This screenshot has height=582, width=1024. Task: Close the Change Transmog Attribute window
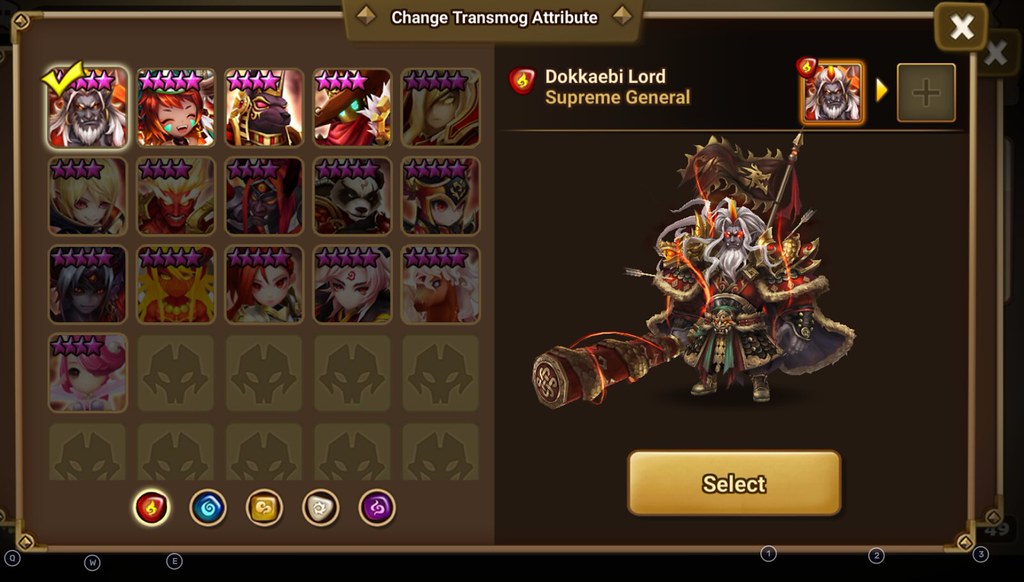click(x=961, y=28)
